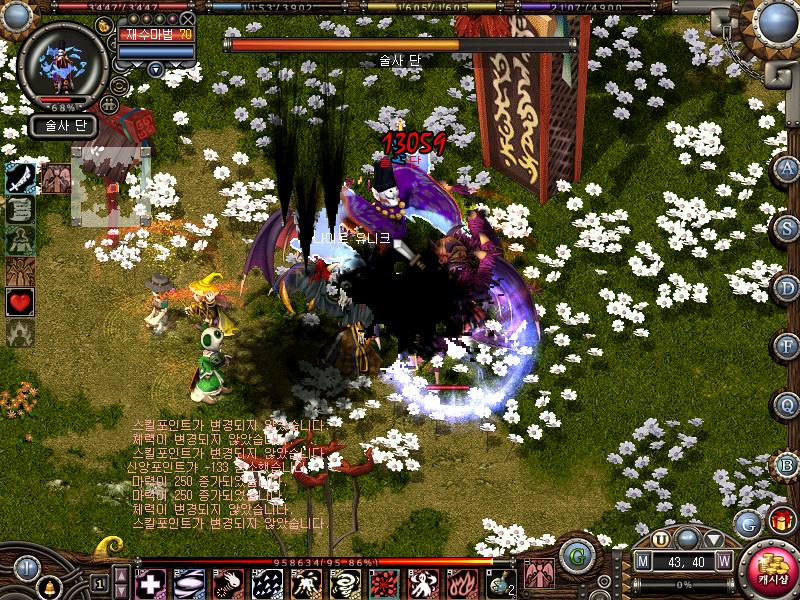Viewport: 800px width, 600px height.
Task: Expand the target panel's down arrow
Action: coord(156,69)
